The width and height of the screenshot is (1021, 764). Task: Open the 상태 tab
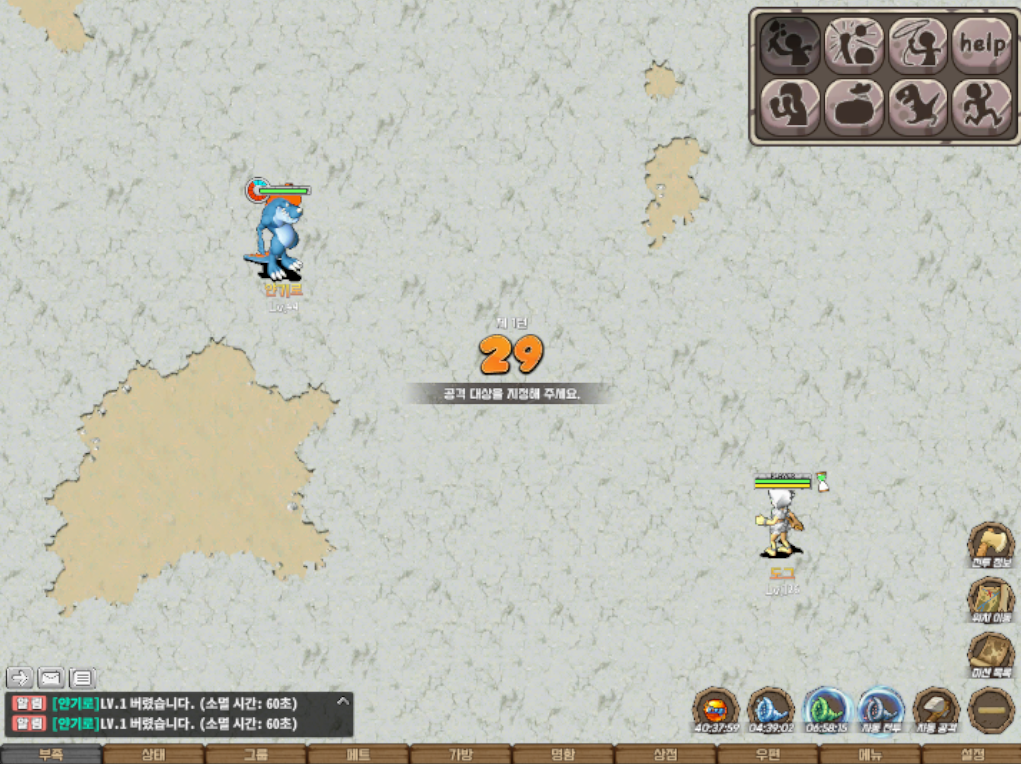pos(153,754)
